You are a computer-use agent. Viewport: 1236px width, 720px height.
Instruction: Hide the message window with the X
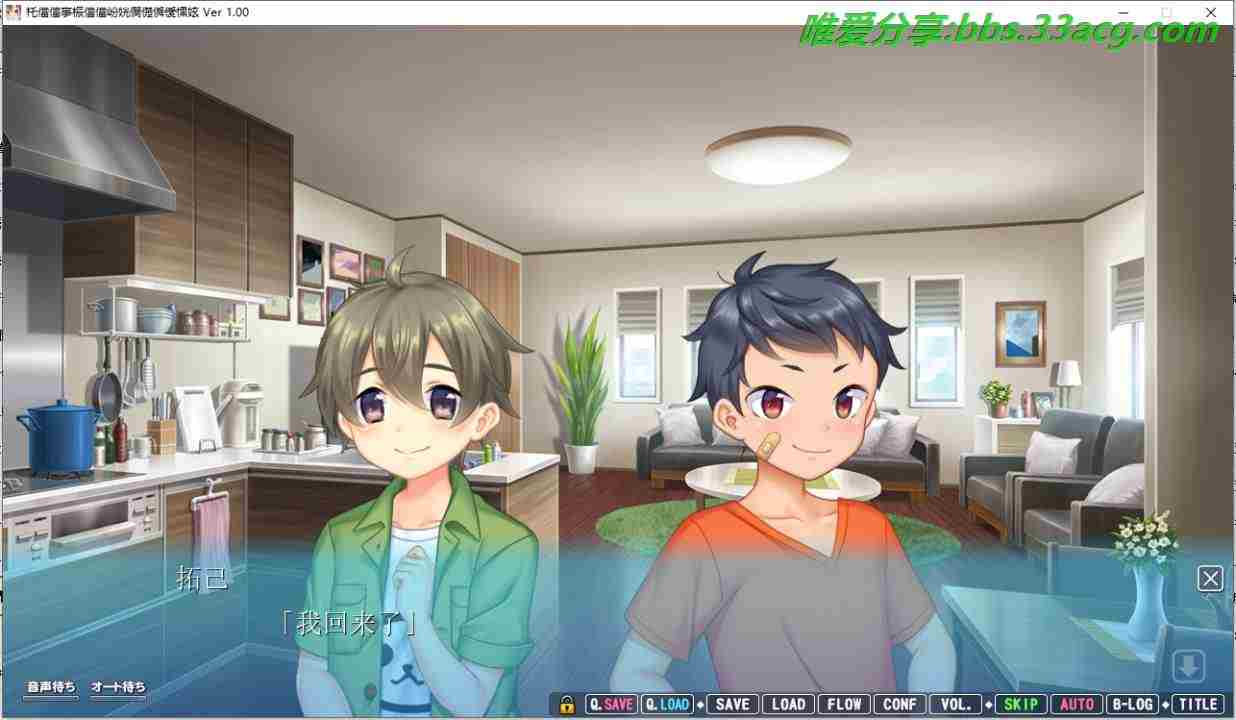point(1210,578)
